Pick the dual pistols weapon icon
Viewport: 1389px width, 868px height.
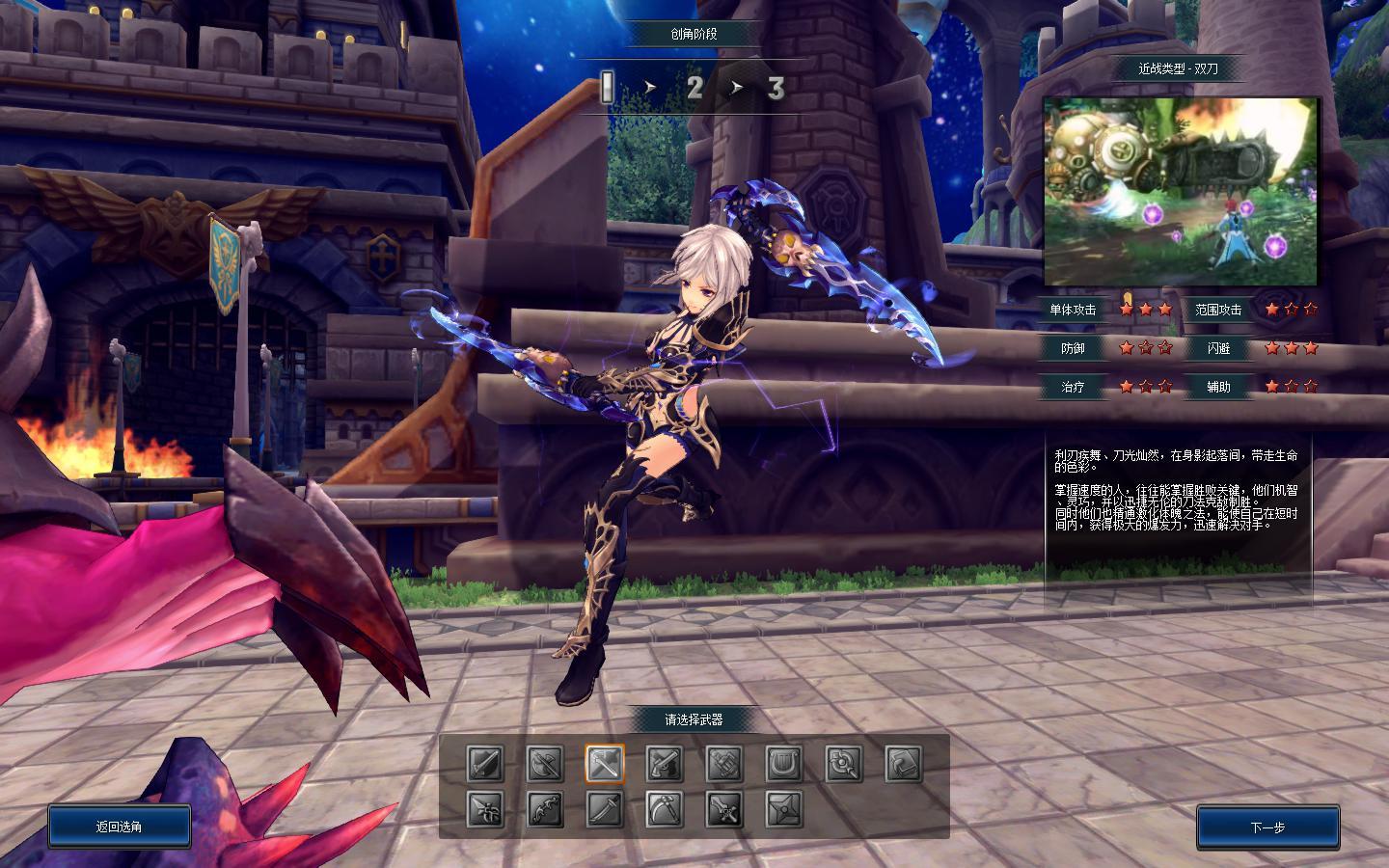665,765
